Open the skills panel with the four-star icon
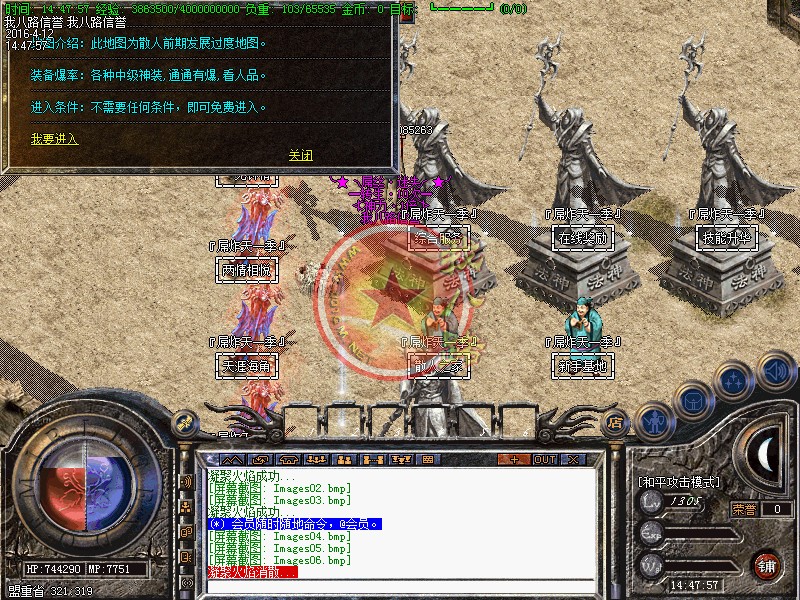 point(733,381)
